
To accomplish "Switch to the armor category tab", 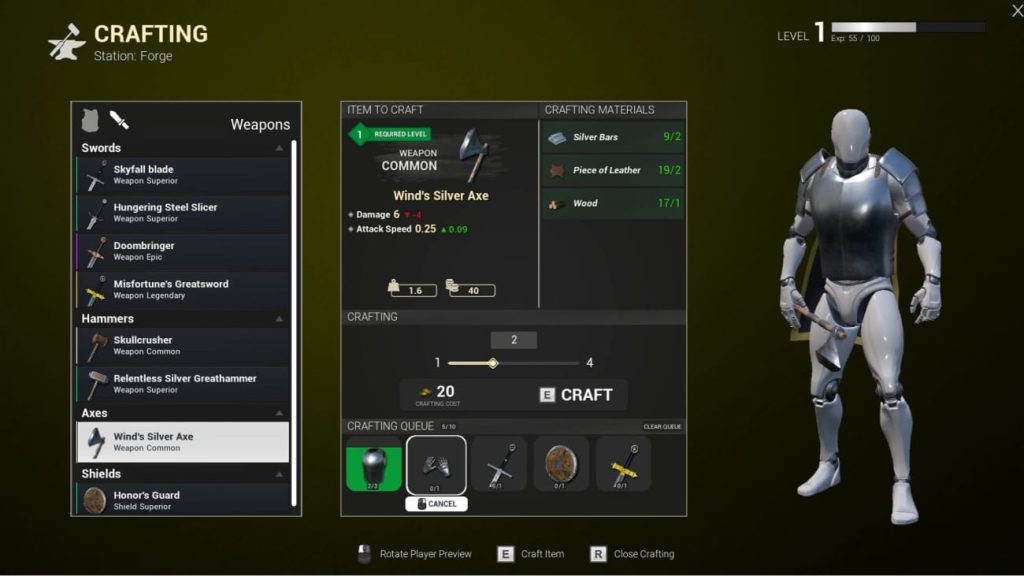I will click(91, 120).
